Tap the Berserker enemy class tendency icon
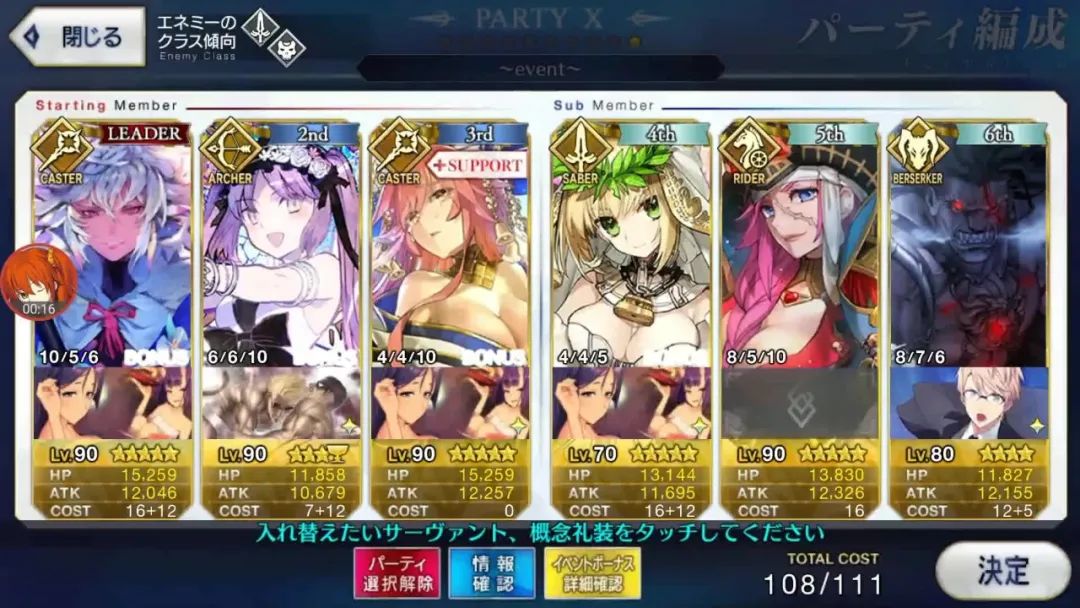Image resolution: width=1080 pixels, height=608 pixels. click(x=285, y=50)
